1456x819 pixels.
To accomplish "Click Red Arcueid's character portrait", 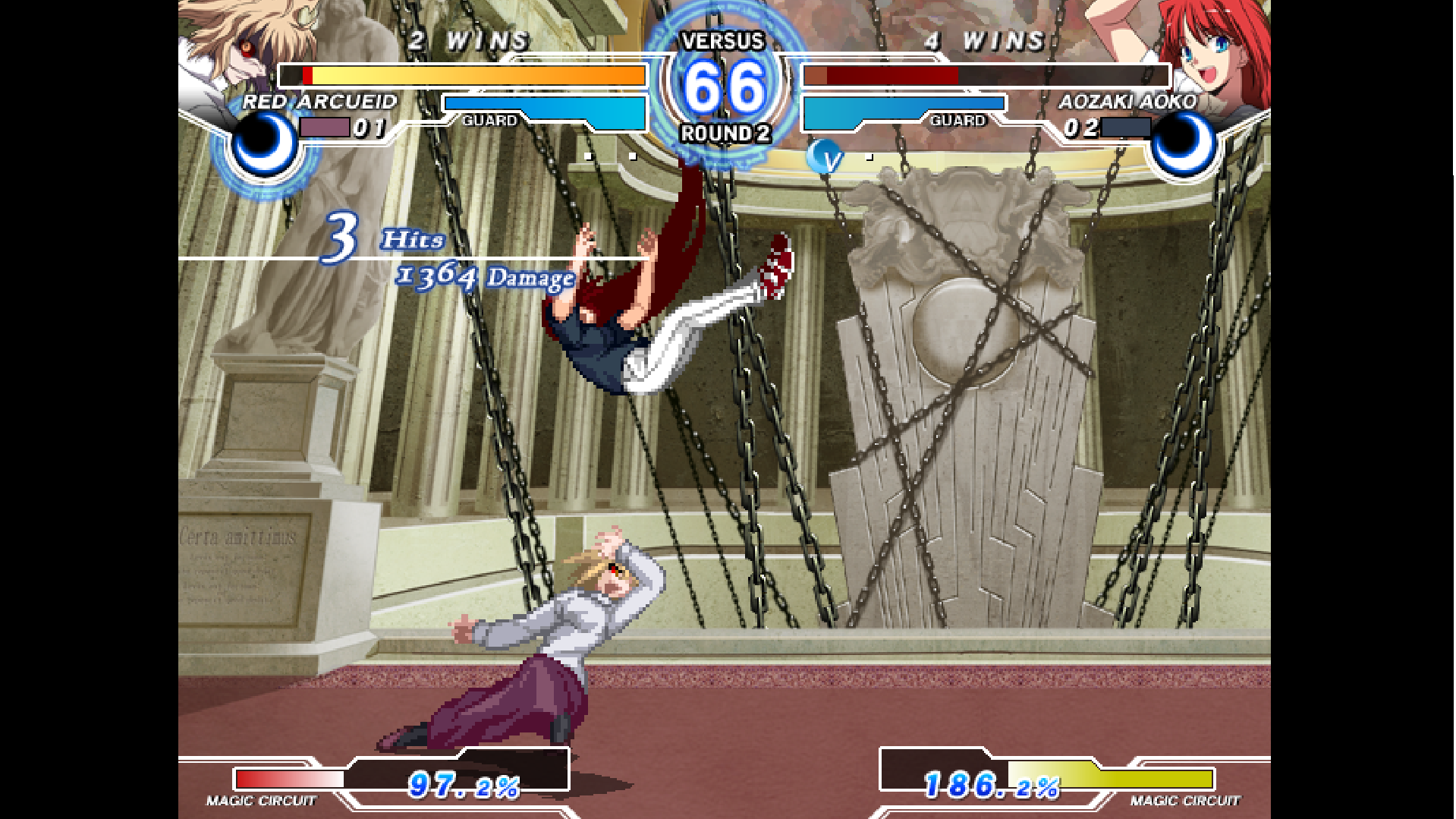I will point(235,46).
